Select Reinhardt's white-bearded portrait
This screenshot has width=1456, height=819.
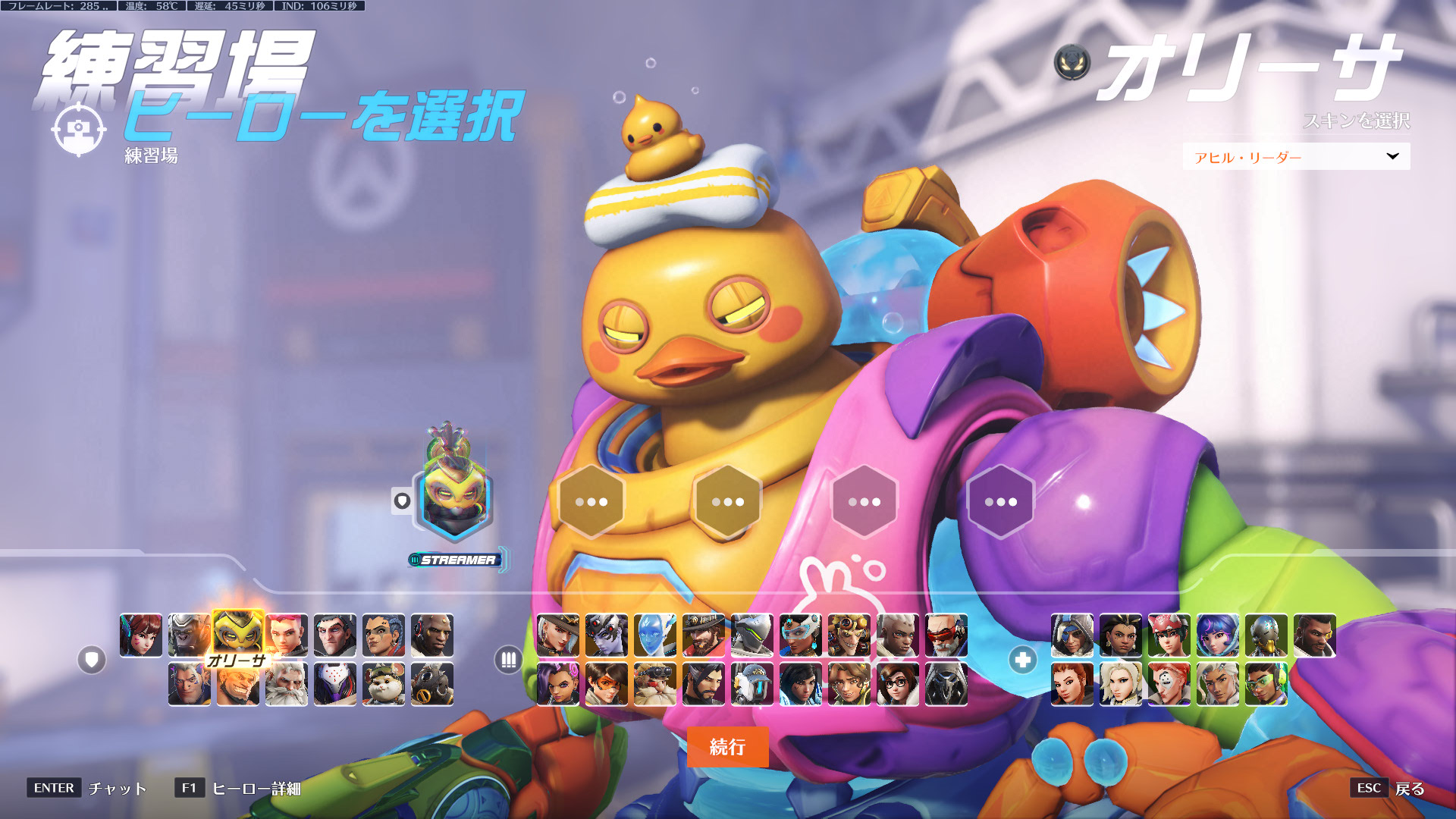click(x=287, y=684)
